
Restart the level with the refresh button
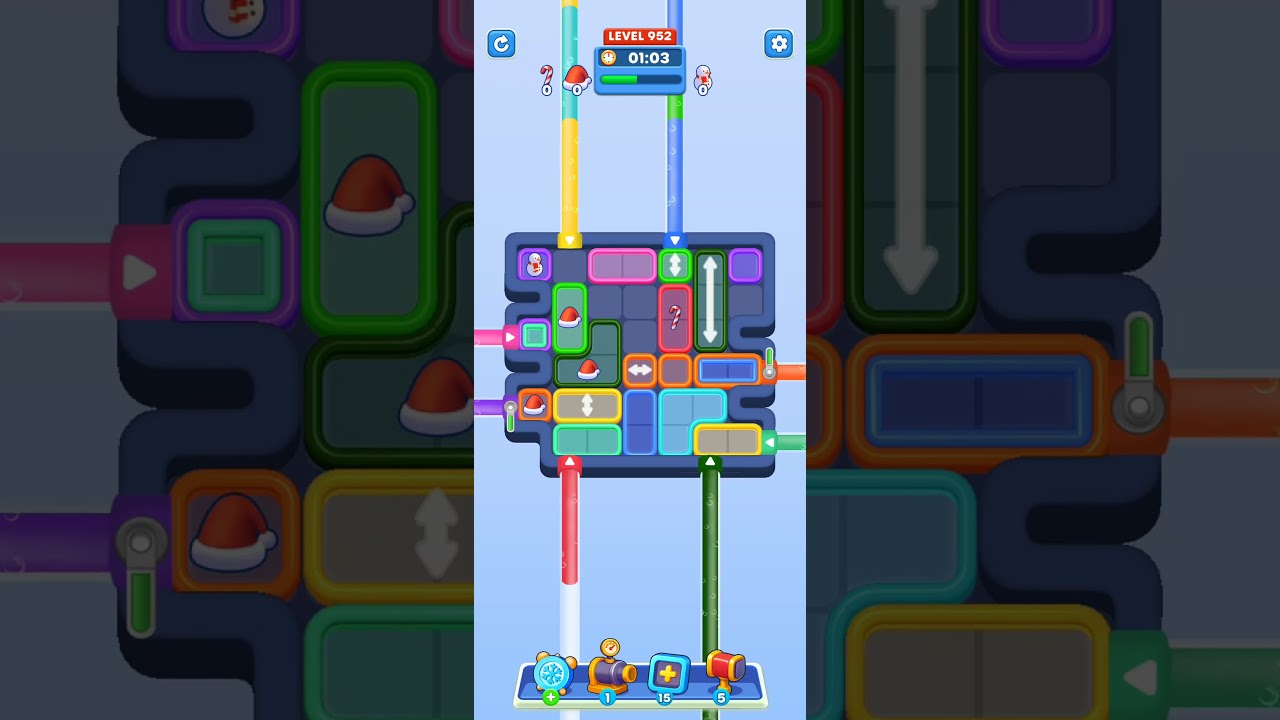tap(501, 44)
